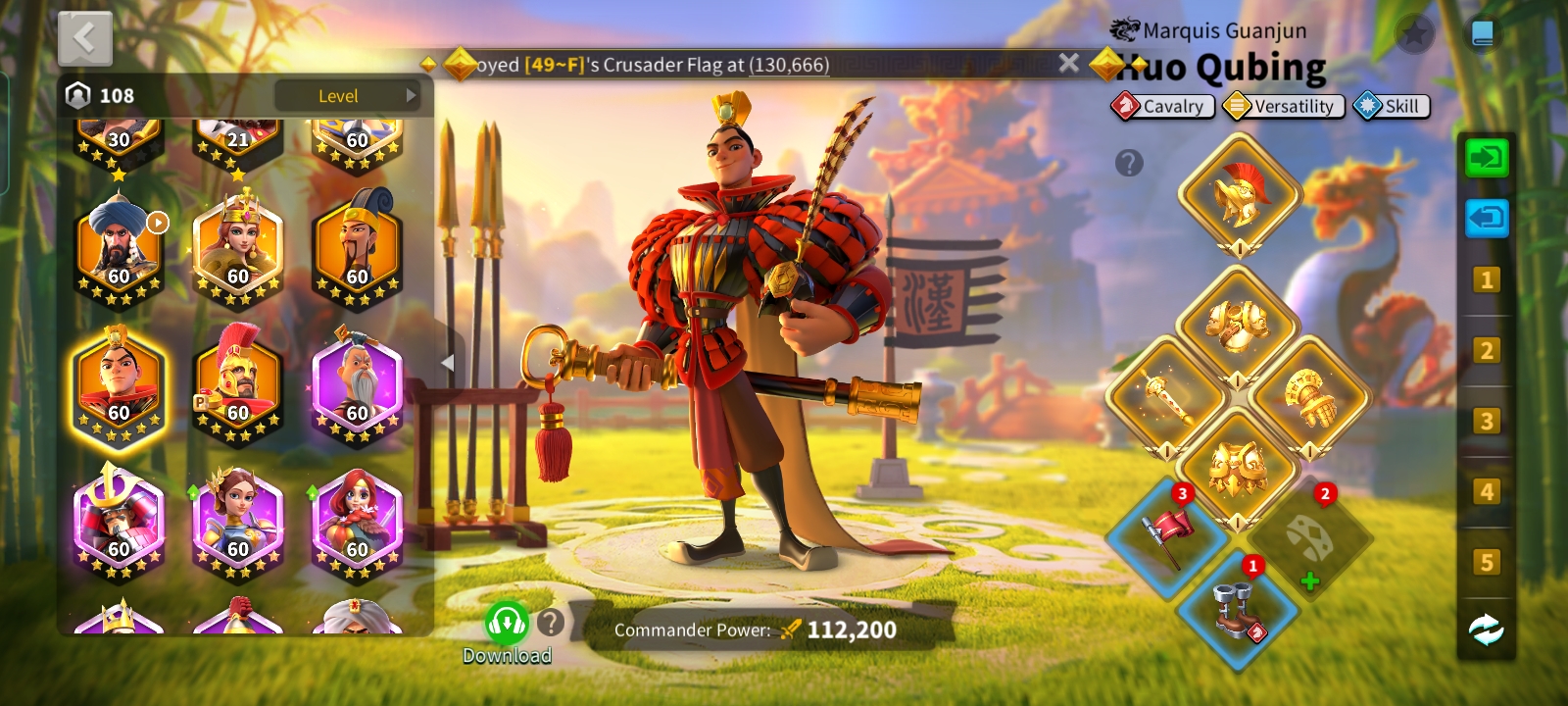The height and width of the screenshot is (706, 1568).
Task: Select the turbaned commander with play badge
Action: click(119, 247)
